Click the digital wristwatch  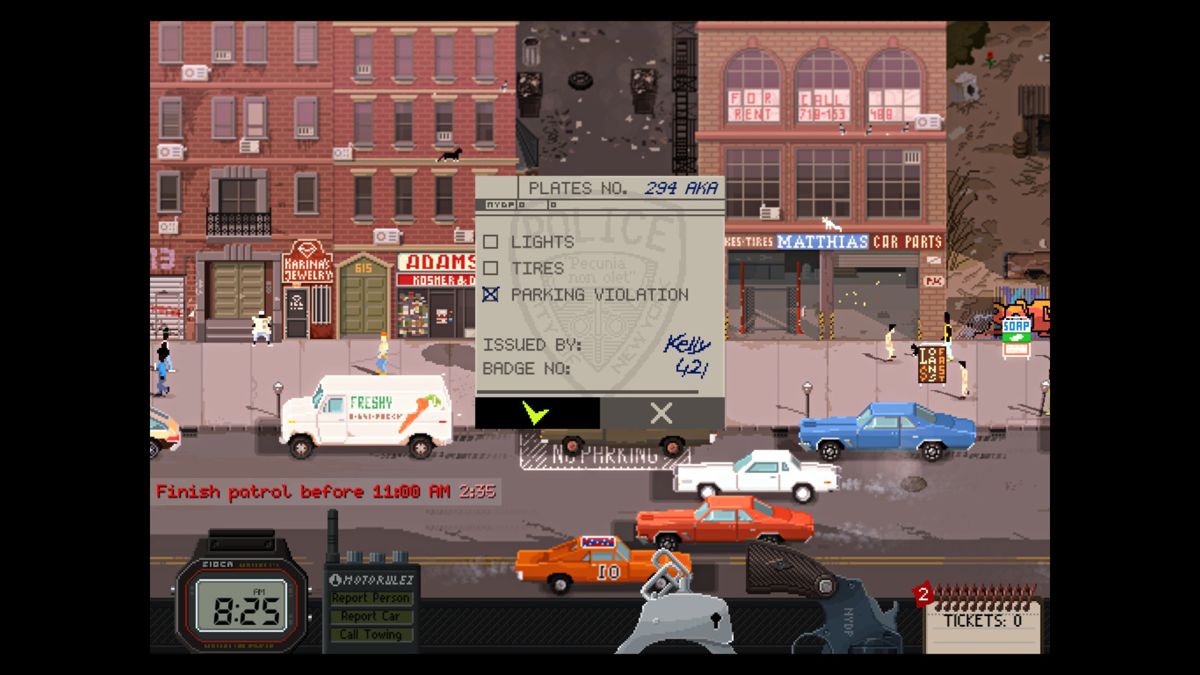[x=240, y=603]
